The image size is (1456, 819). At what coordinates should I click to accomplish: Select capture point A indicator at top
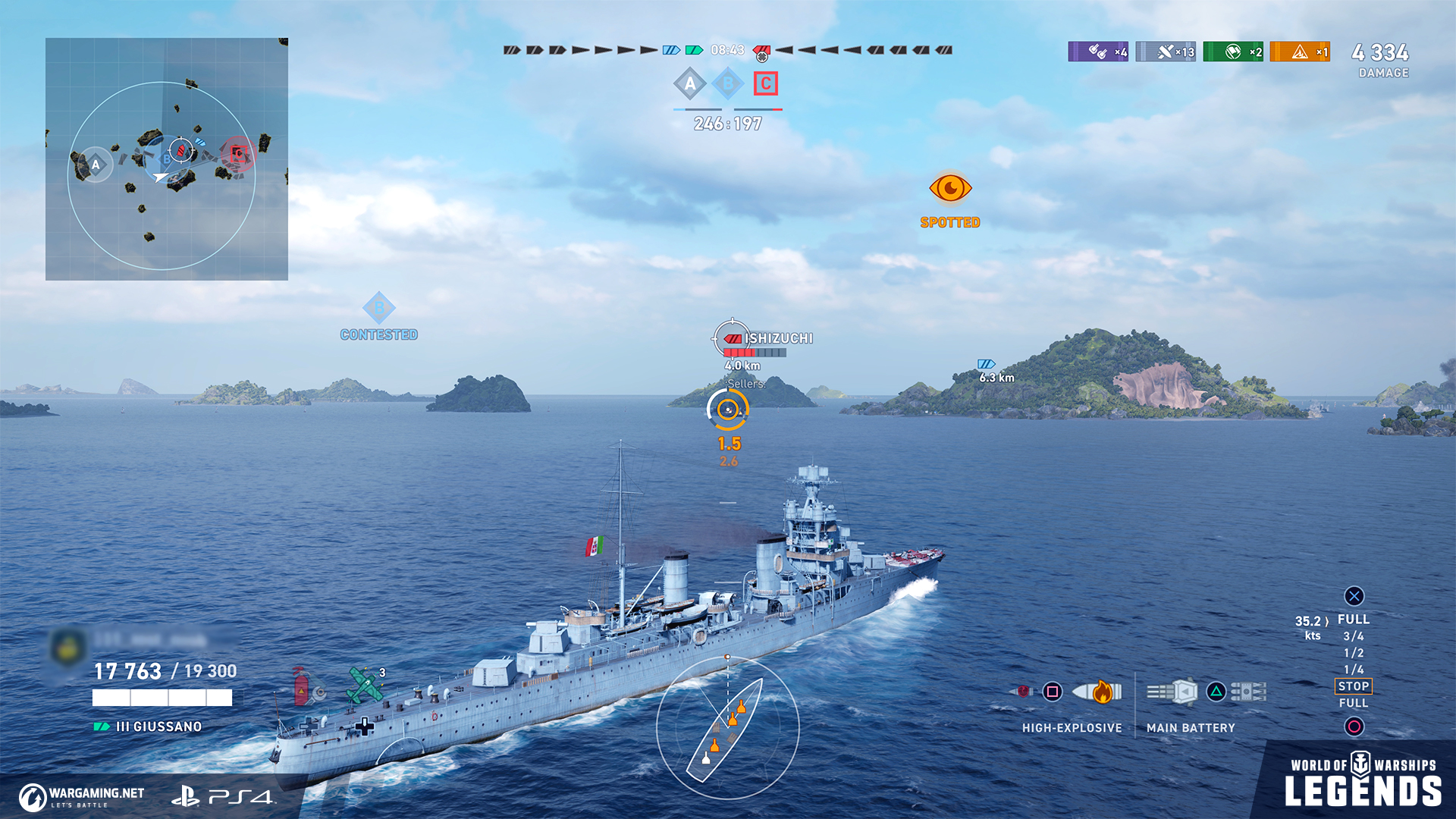point(689,83)
